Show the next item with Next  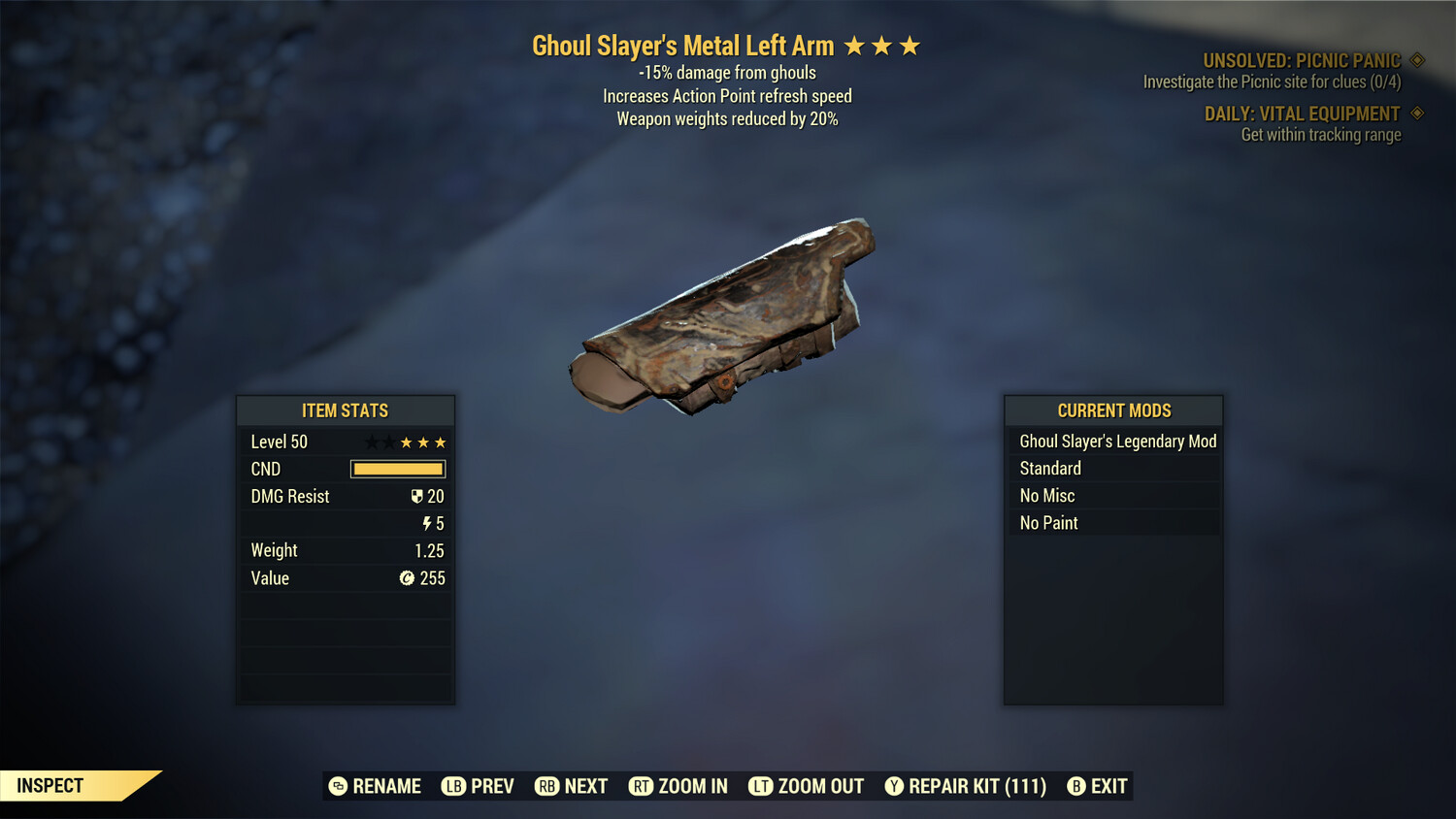coord(572,786)
